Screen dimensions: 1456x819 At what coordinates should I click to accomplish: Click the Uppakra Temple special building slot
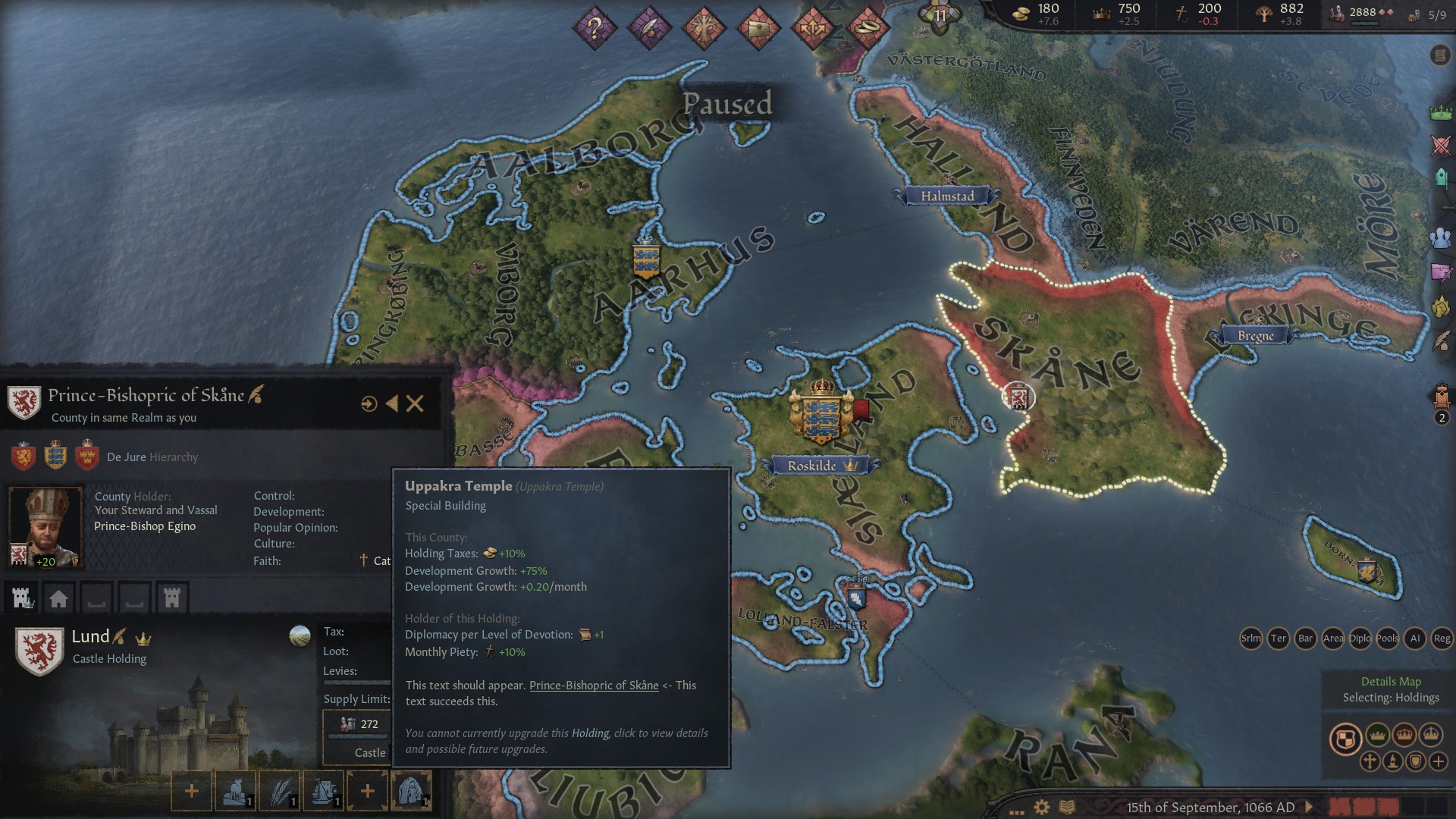[x=410, y=791]
